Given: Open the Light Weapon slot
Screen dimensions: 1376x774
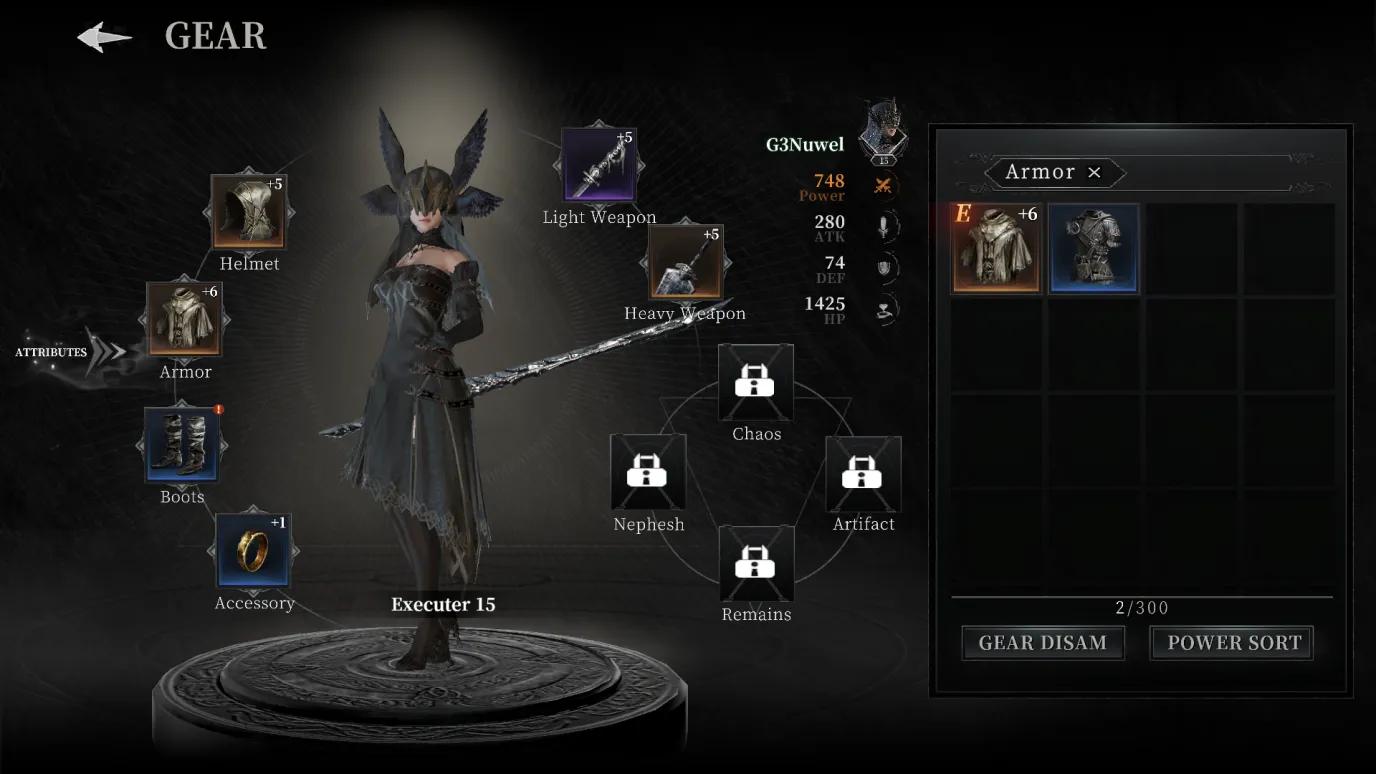Looking at the screenshot, I should coord(598,165).
